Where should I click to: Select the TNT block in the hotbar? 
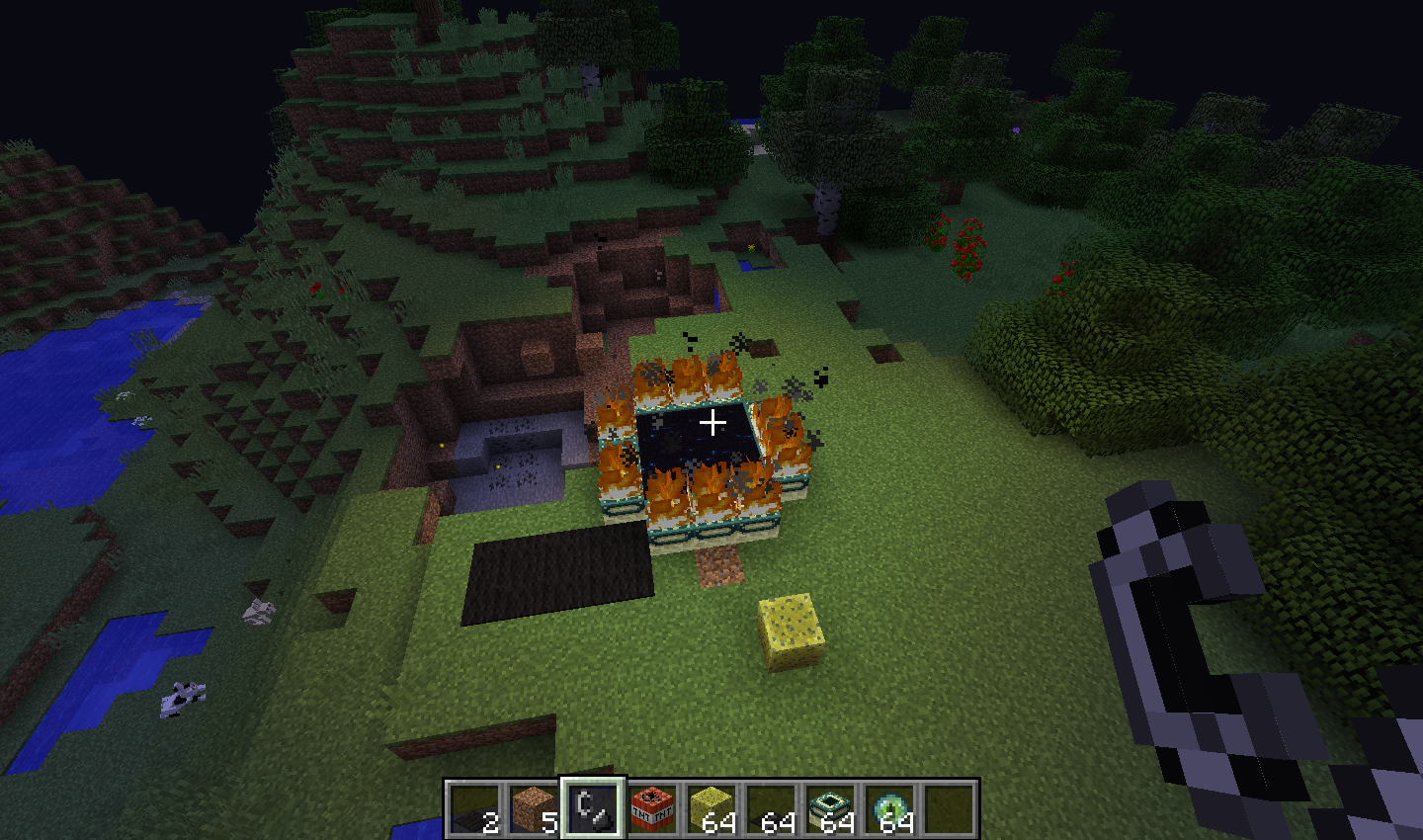click(x=652, y=808)
